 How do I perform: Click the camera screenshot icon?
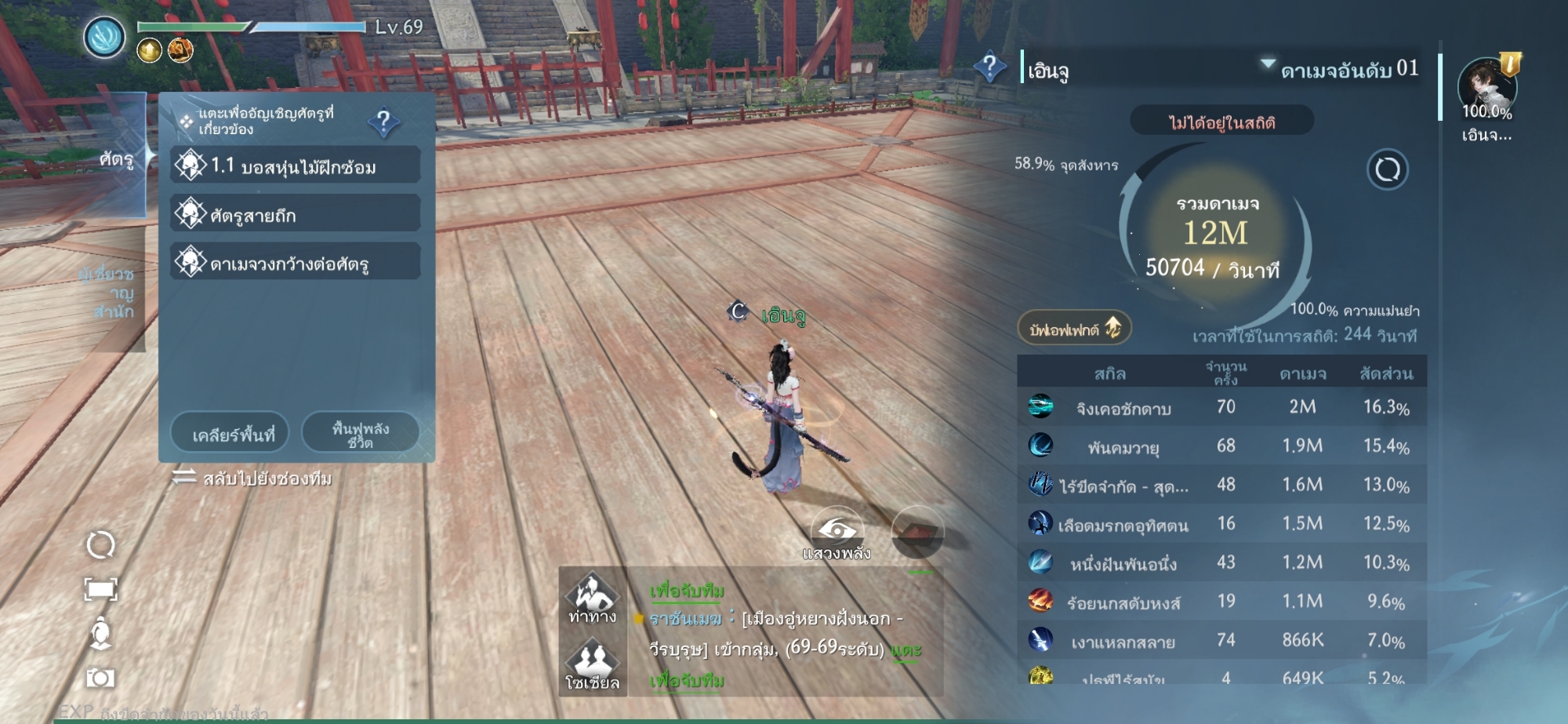point(100,677)
